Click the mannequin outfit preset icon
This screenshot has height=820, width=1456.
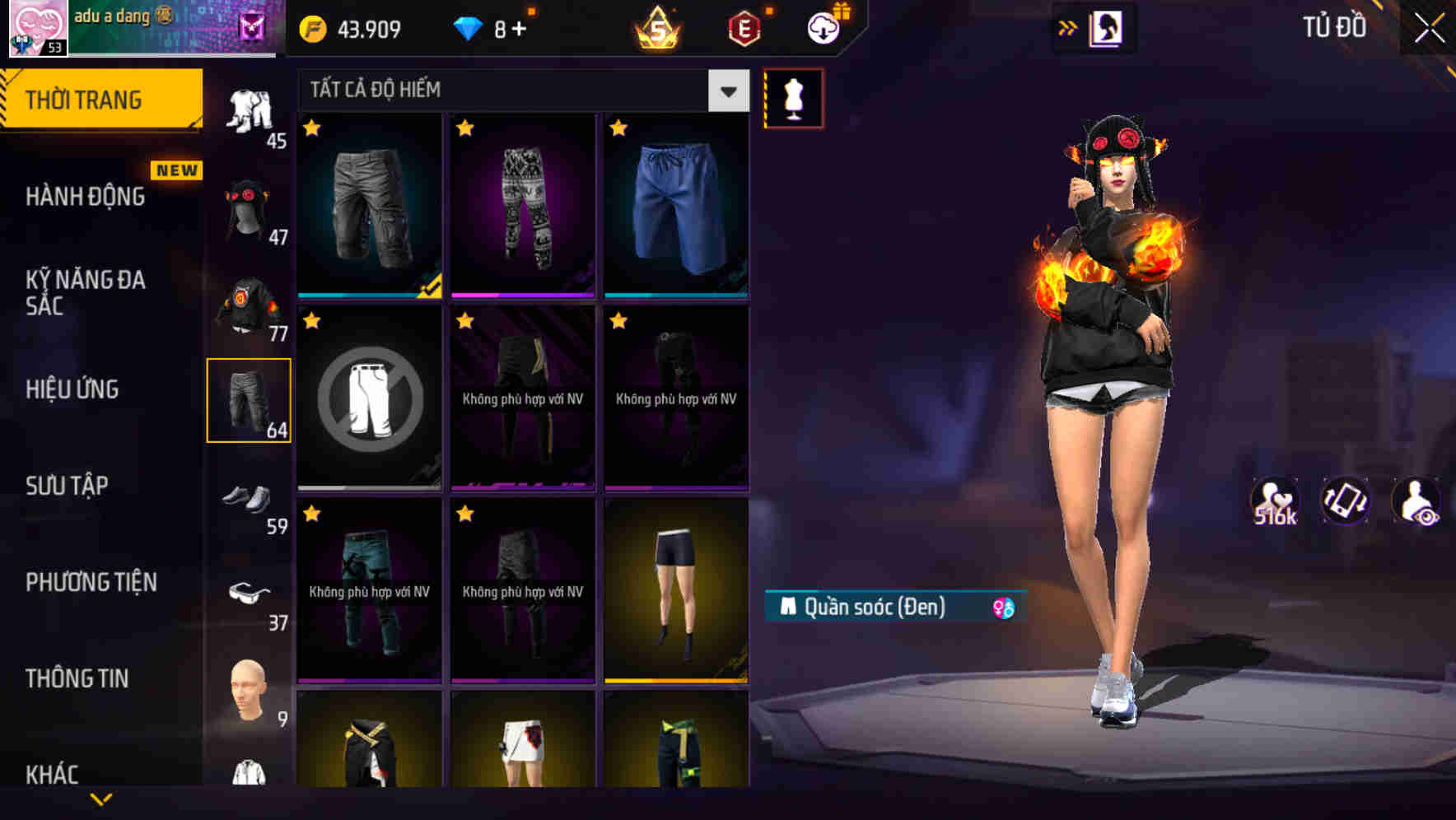pos(793,97)
